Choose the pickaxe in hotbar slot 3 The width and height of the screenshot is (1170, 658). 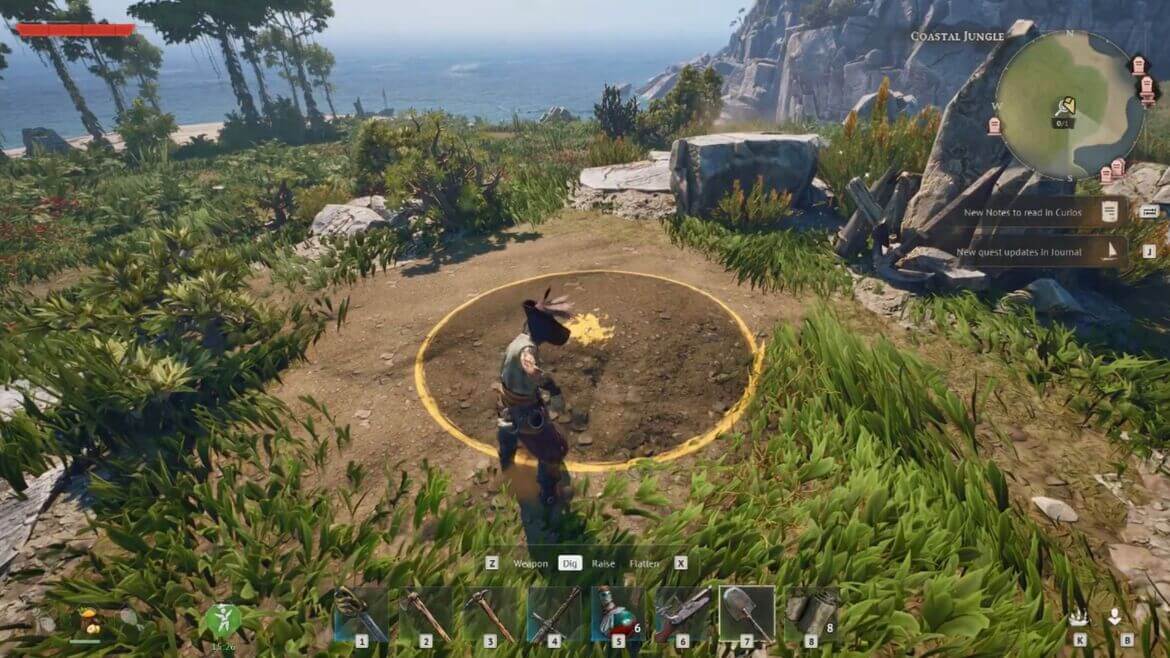[489, 612]
